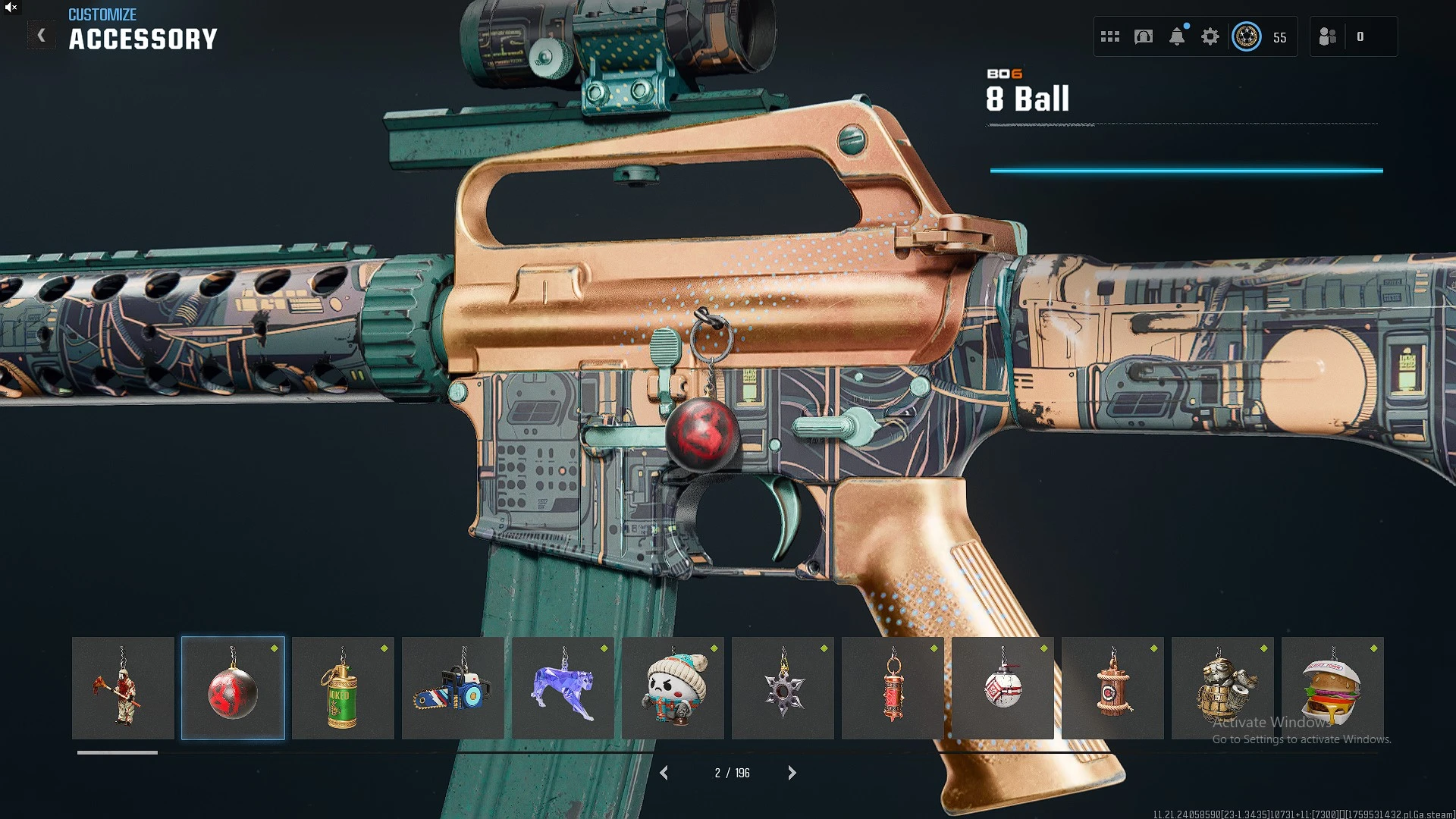Pick the hamburger in clamshell box charm
This screenshot has height=819, width=1456.
pos(1332,689)
